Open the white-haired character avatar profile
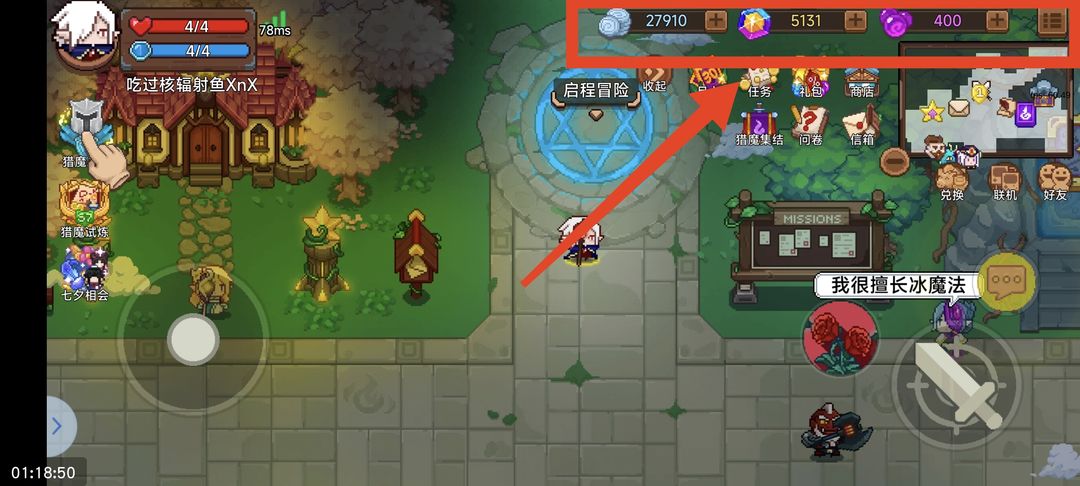This screenshot has width=1080, height=486. [x=83, y=37]
